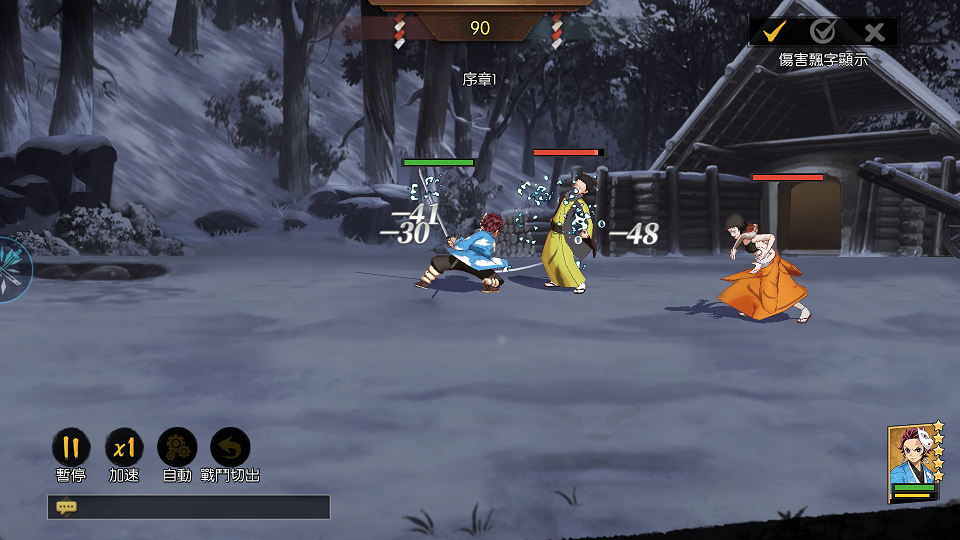Viewport: 960px width, 540px height.
Task: Choose the circled checkmark damage display option
Action: (823, 32)
